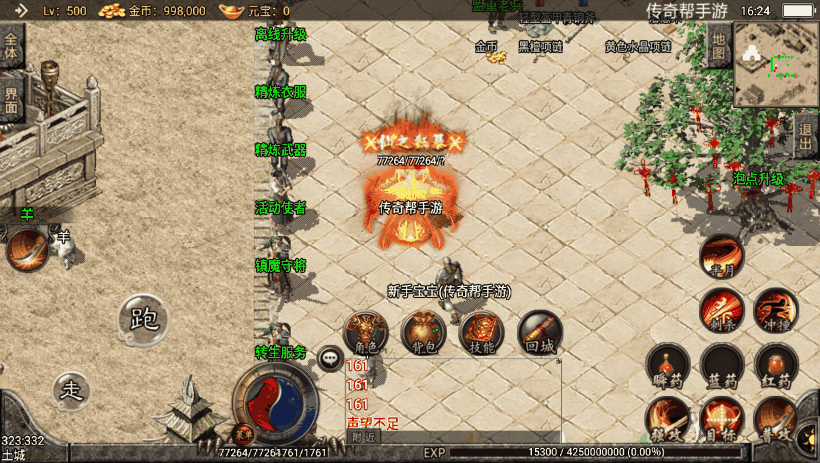Toggle the 跑 run button

click(145, 319)
